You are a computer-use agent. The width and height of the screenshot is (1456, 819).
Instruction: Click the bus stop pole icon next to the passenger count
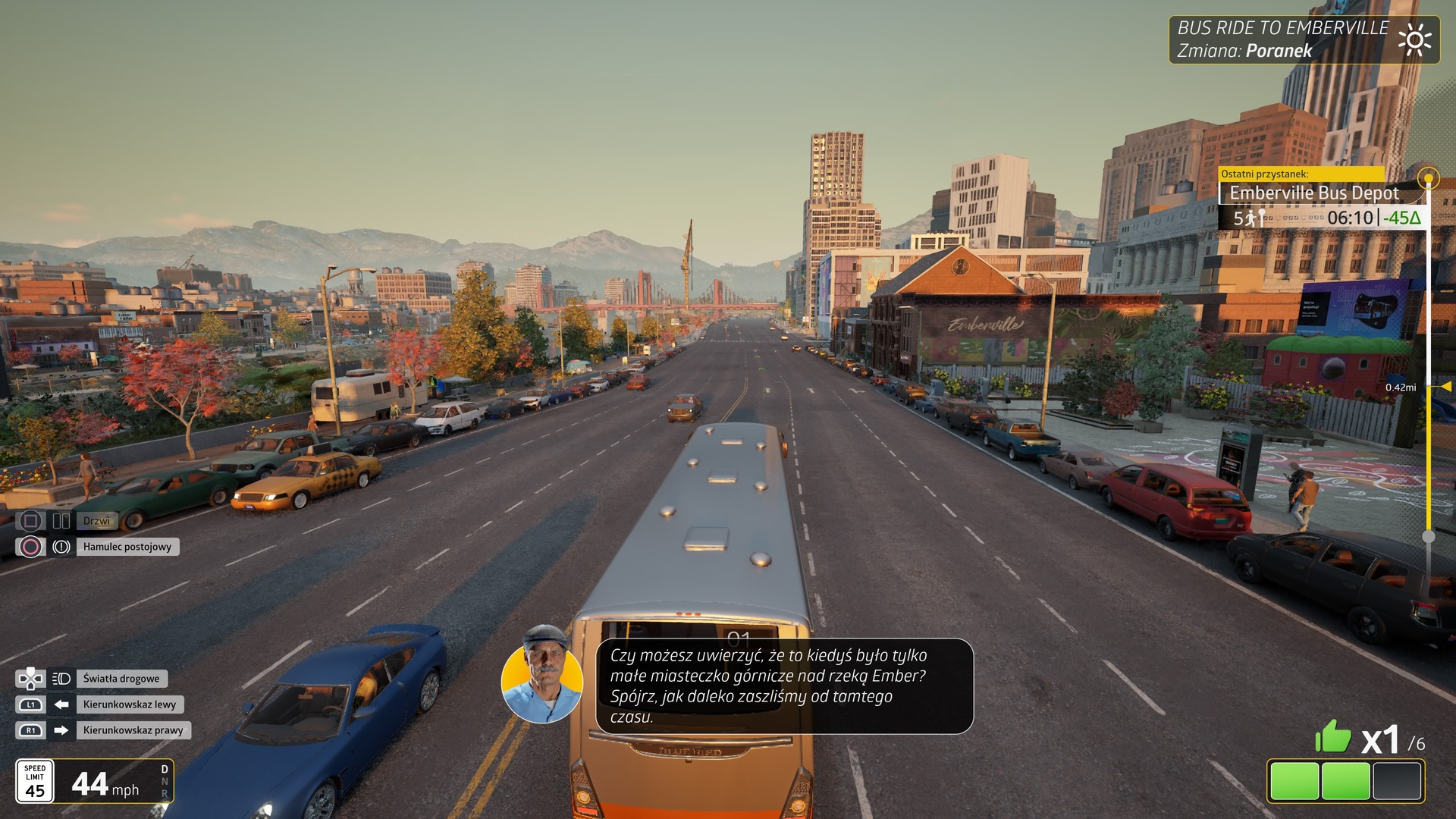[1262, 218]
